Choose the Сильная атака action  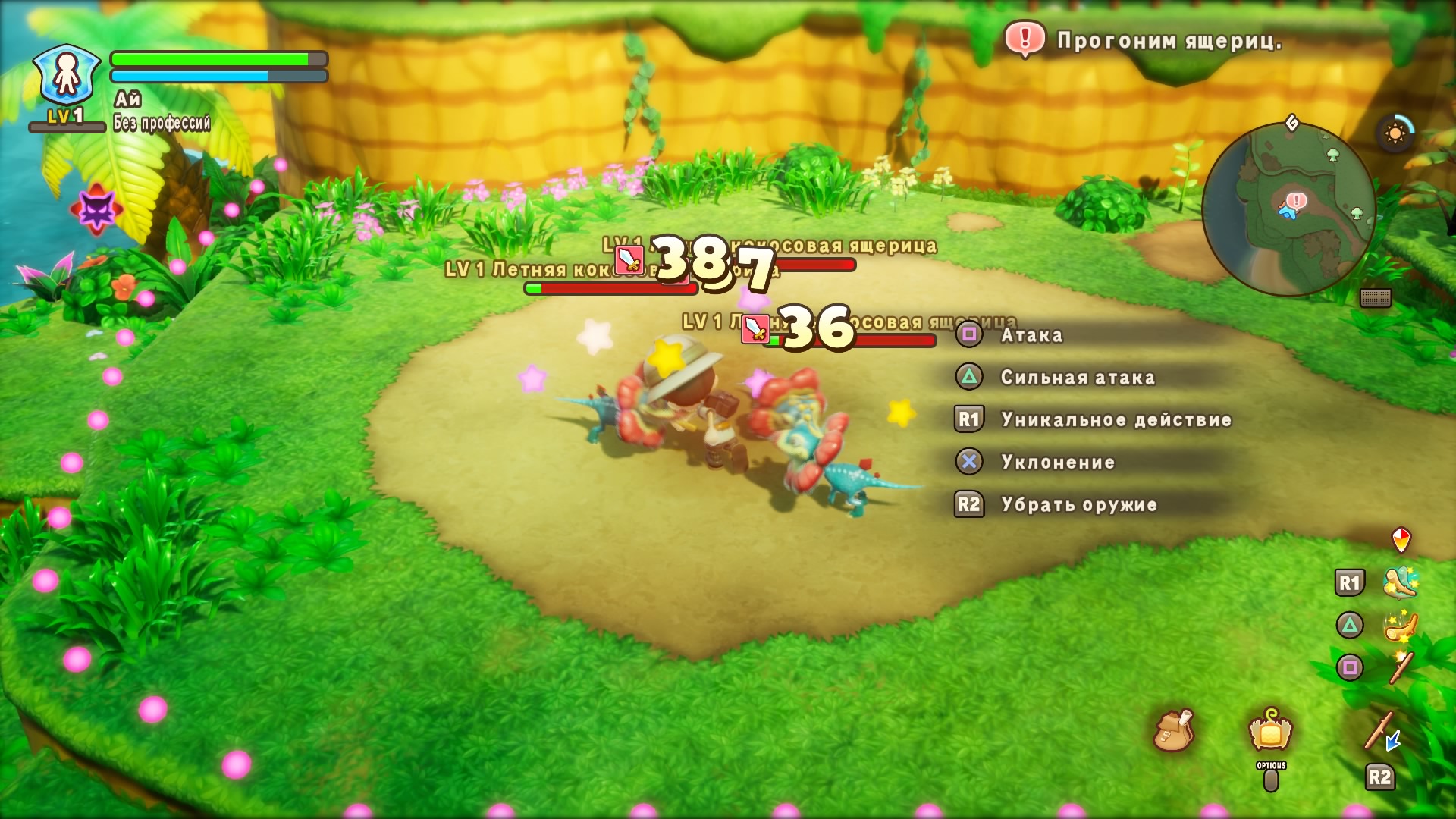[1077, 378]
